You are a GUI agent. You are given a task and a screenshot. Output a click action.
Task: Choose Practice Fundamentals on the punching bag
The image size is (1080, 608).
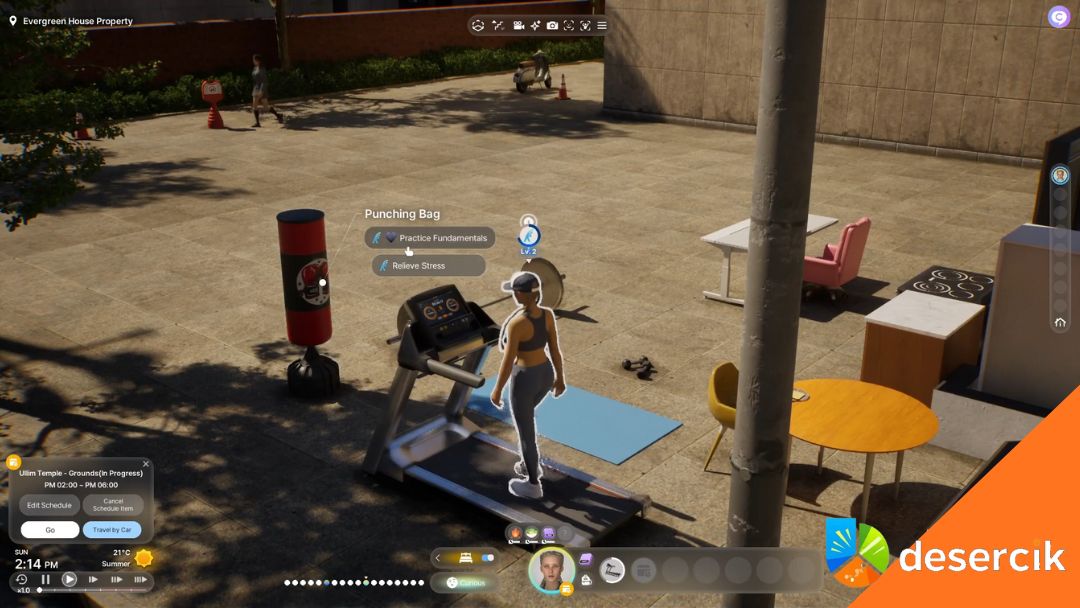(x=430, y=238)
